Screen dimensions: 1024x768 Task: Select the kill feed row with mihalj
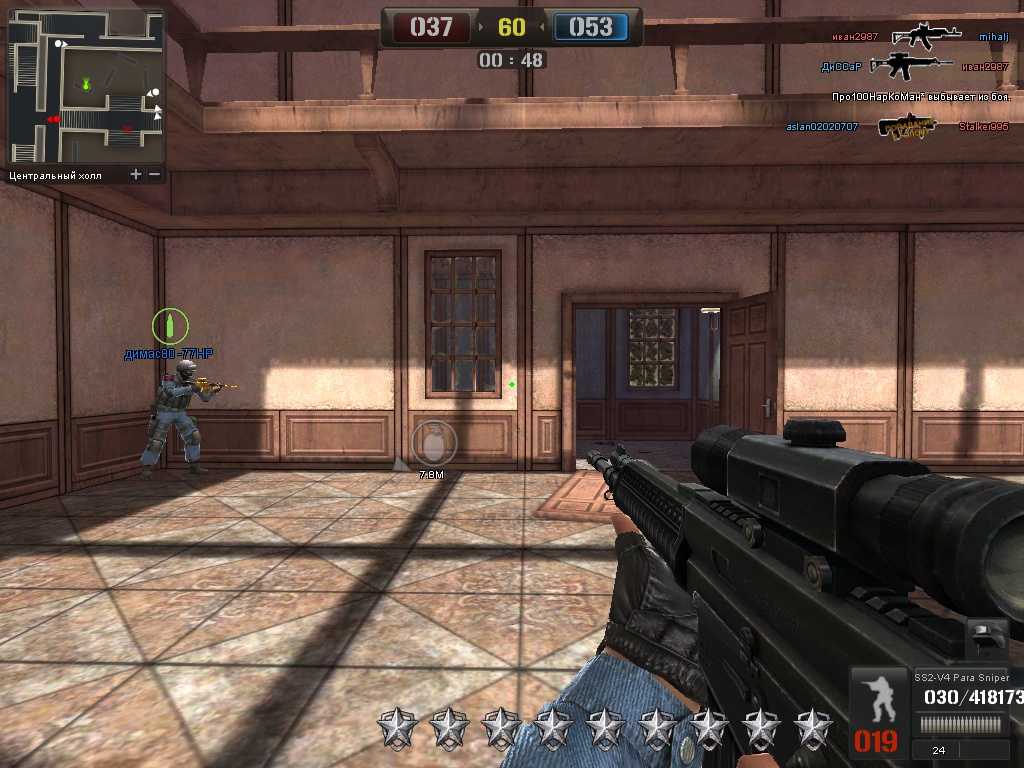point(919,36)
